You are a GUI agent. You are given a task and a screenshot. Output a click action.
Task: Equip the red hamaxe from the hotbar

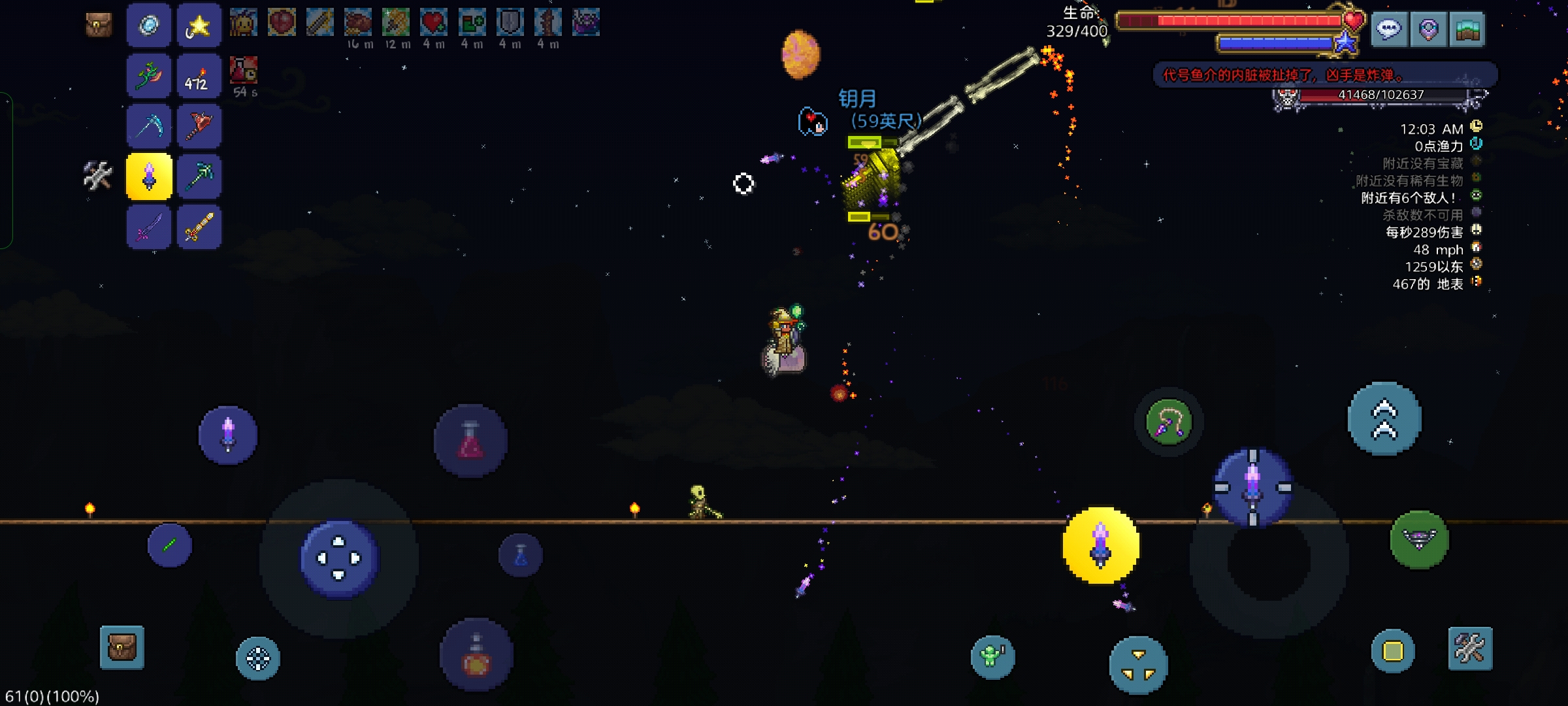(199, 126)
